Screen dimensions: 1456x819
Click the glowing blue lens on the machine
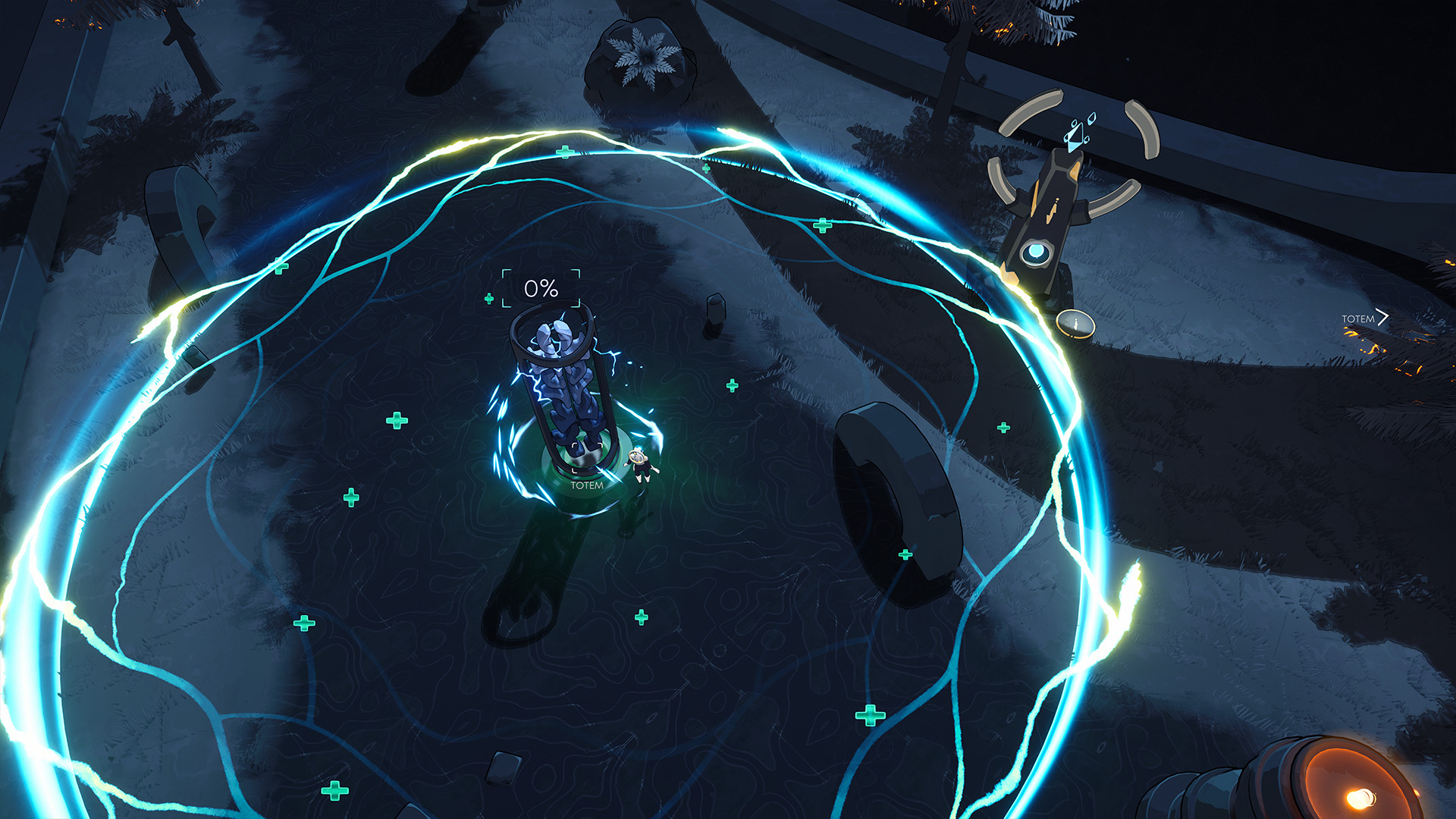coord(1035,253)
